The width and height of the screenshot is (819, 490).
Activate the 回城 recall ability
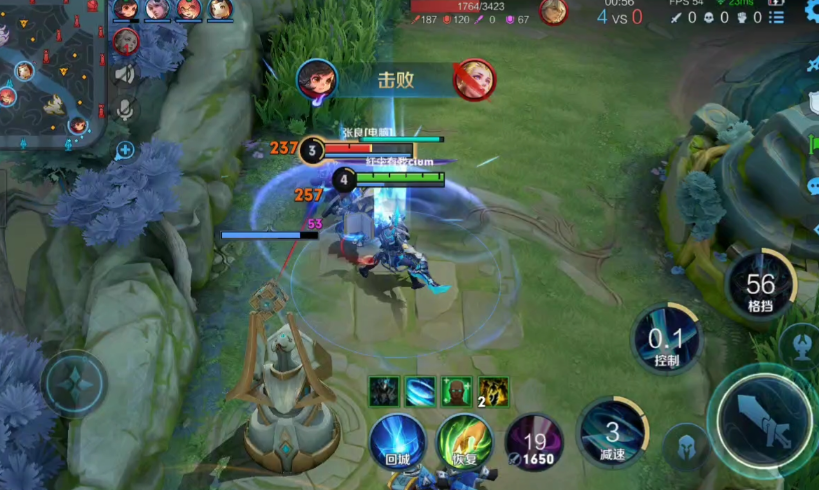[397, 441]
